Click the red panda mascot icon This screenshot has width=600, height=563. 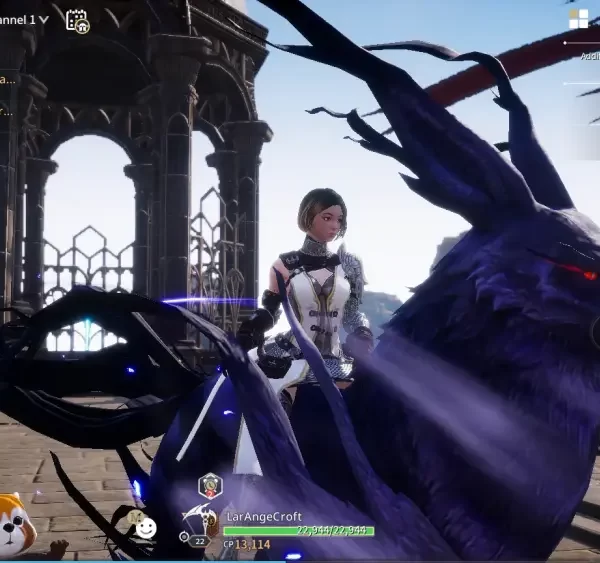point(14,523)
